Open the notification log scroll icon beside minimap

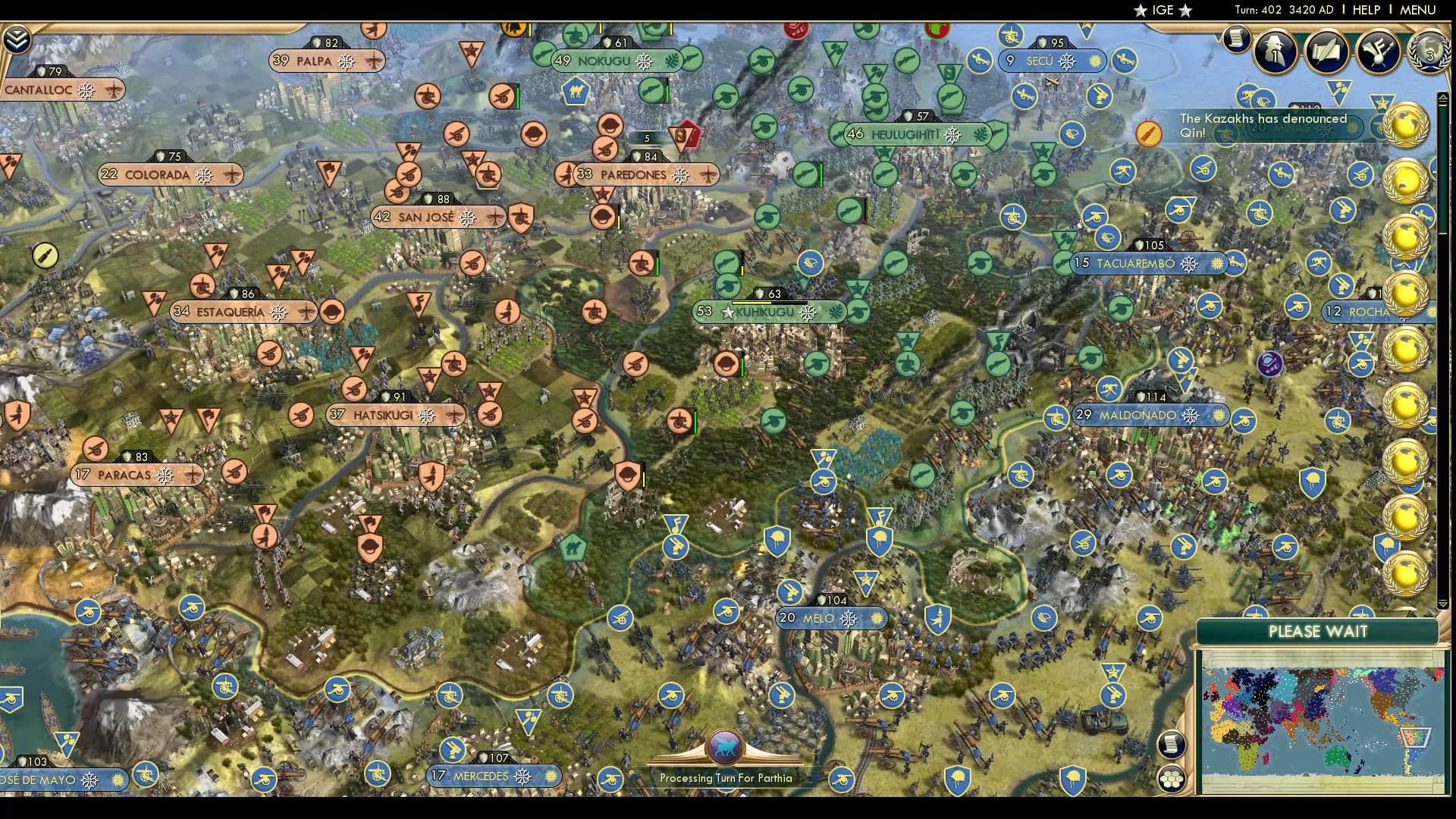pyautogui.click(x=1170, y=745)
